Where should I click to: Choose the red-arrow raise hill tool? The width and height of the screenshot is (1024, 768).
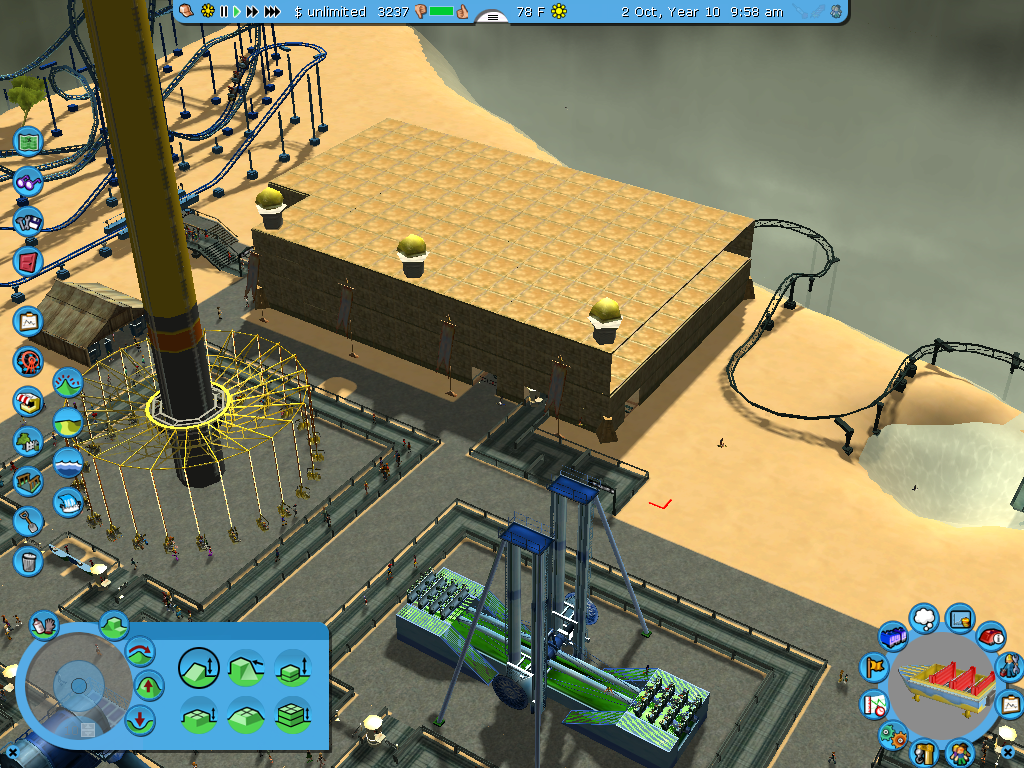[x=148, y=686]
